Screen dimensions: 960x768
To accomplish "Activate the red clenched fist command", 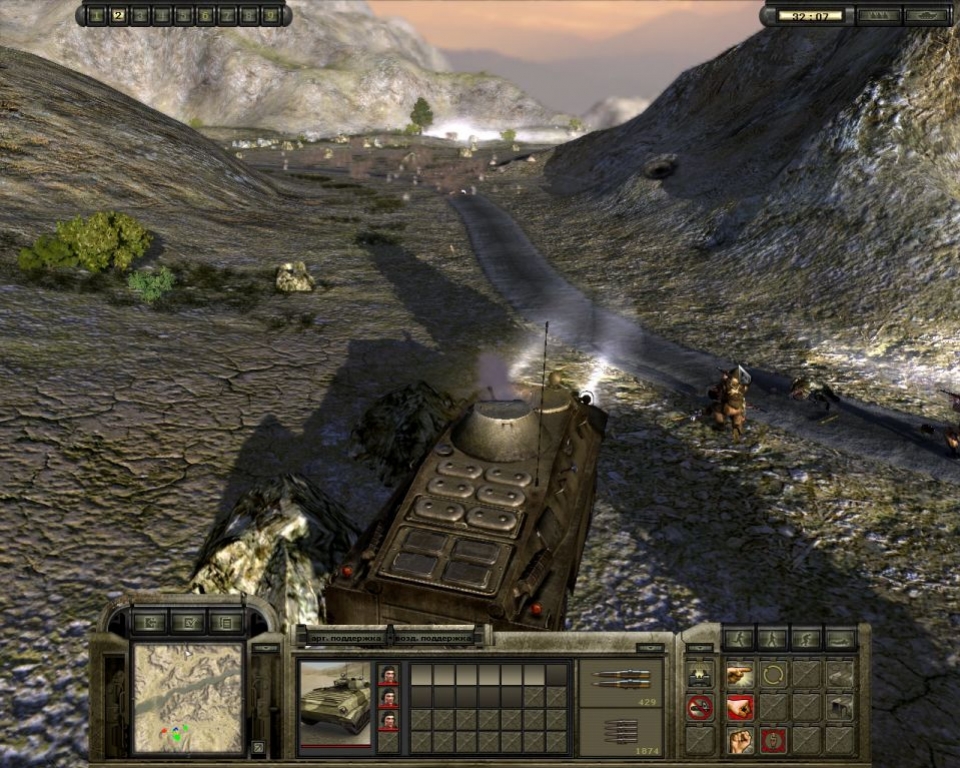I will tap(740, 707).
